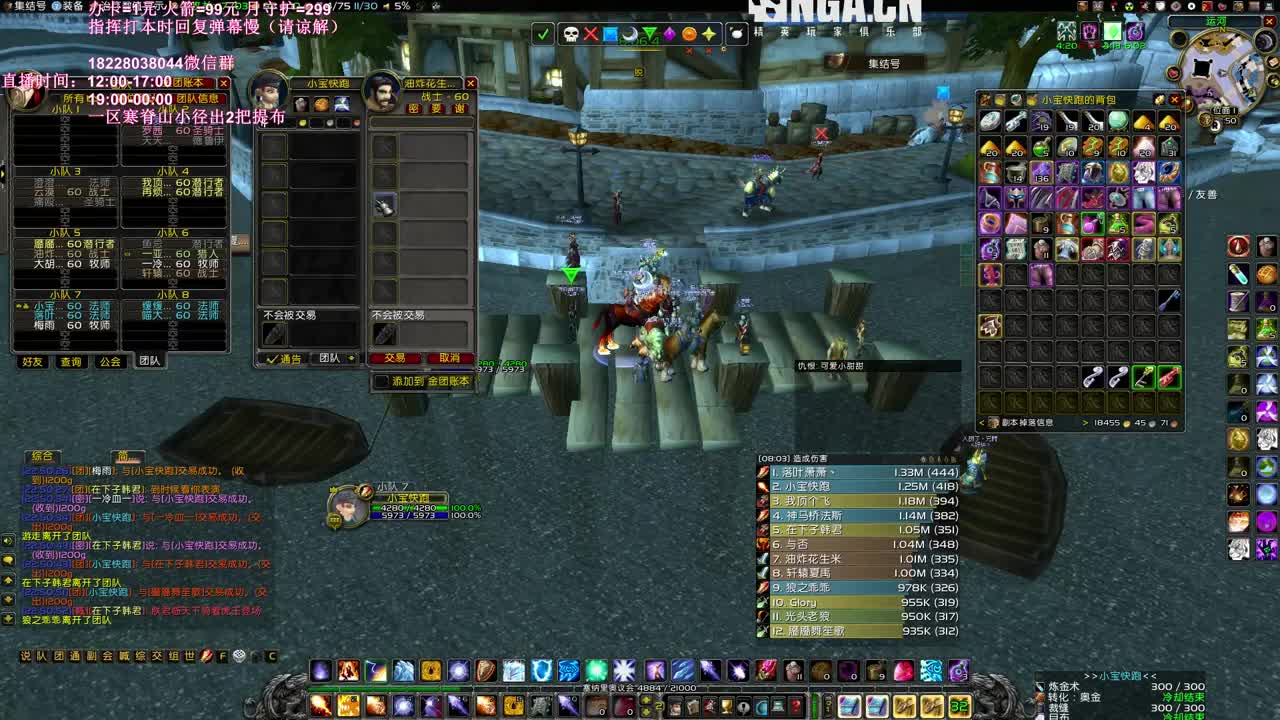Click the orange circle raid marker icon
This screenshot has width=1280, height=720.
(x=688, y=33)
